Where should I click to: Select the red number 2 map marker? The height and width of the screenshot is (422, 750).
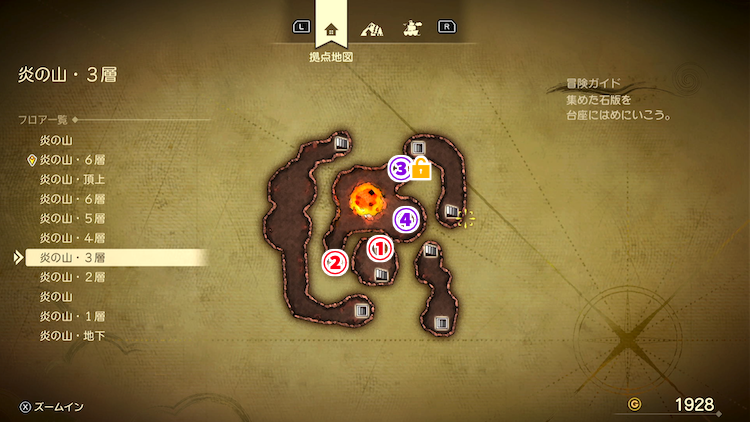(x=335, y=262)
